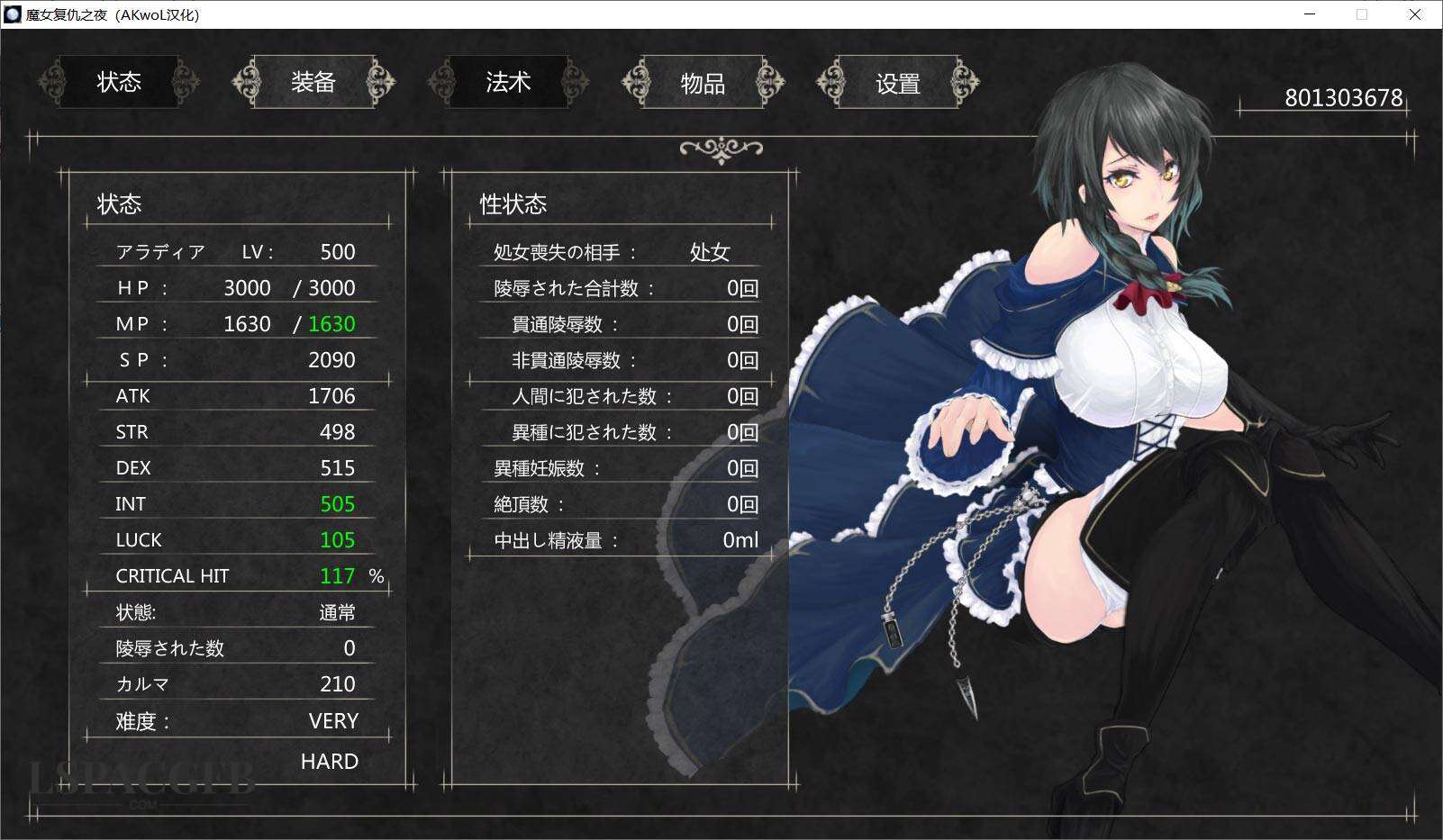
Task: Open the 设置 settings tab
Action: coord(898,84)
